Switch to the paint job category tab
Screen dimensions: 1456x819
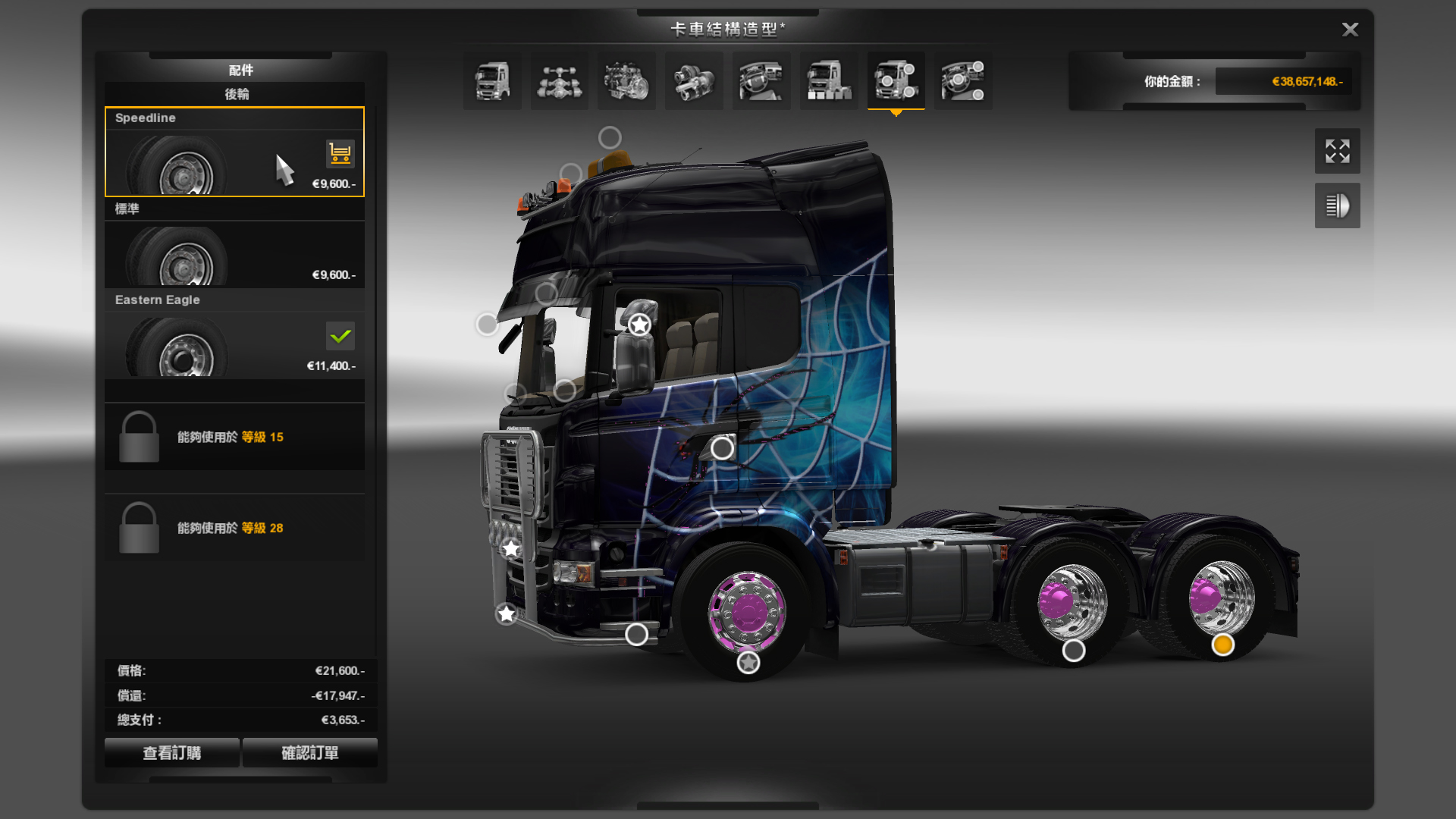[x=829, y=81]
